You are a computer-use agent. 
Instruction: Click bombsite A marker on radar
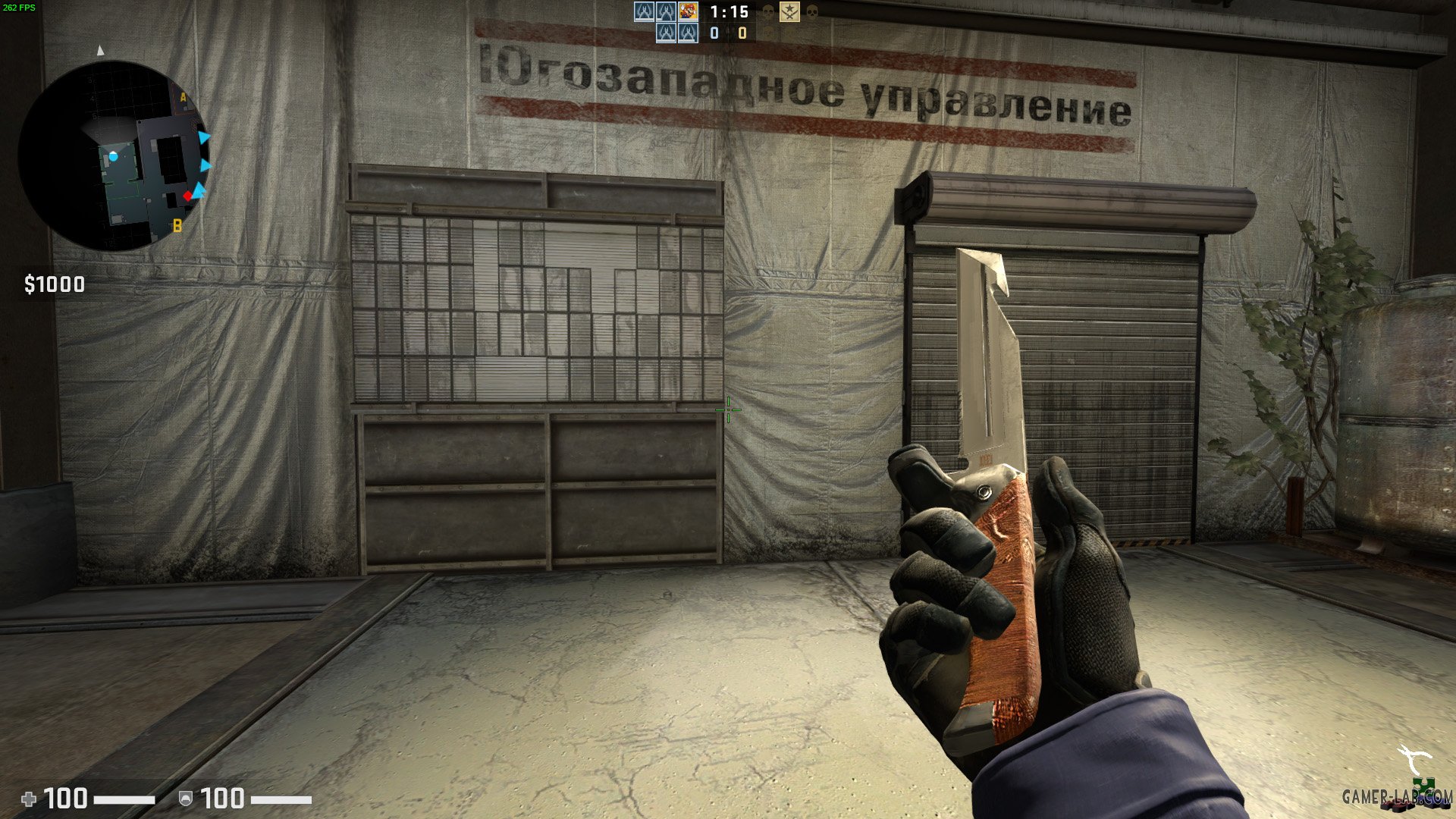point(183,97)
